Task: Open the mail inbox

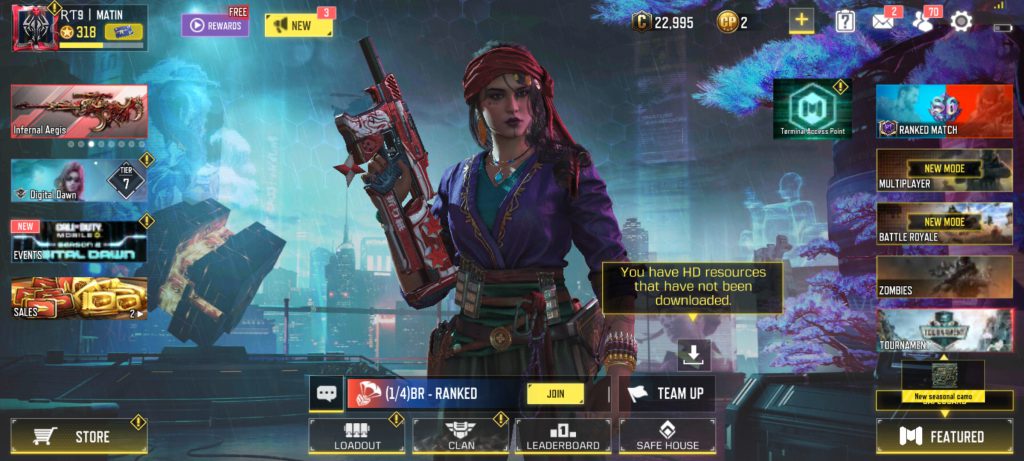Action: [883, 21]
